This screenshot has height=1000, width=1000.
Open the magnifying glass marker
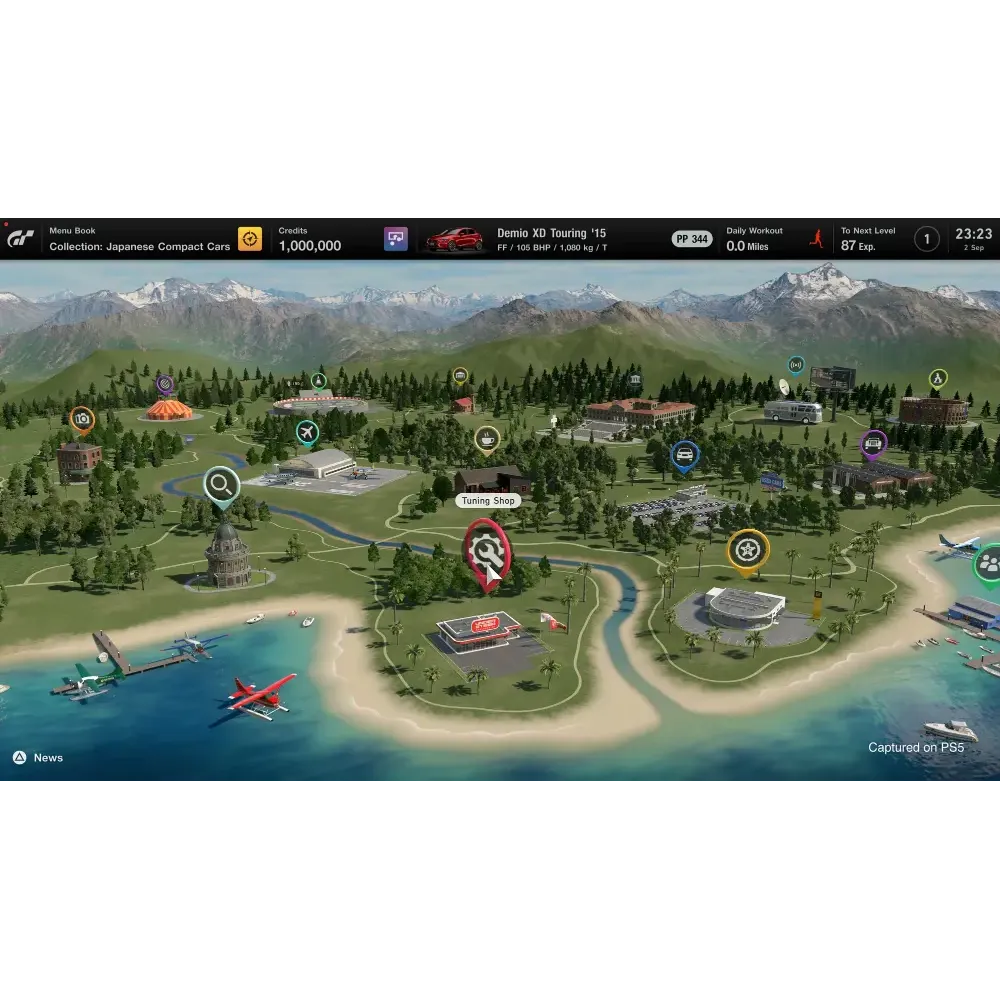[221, 485]
